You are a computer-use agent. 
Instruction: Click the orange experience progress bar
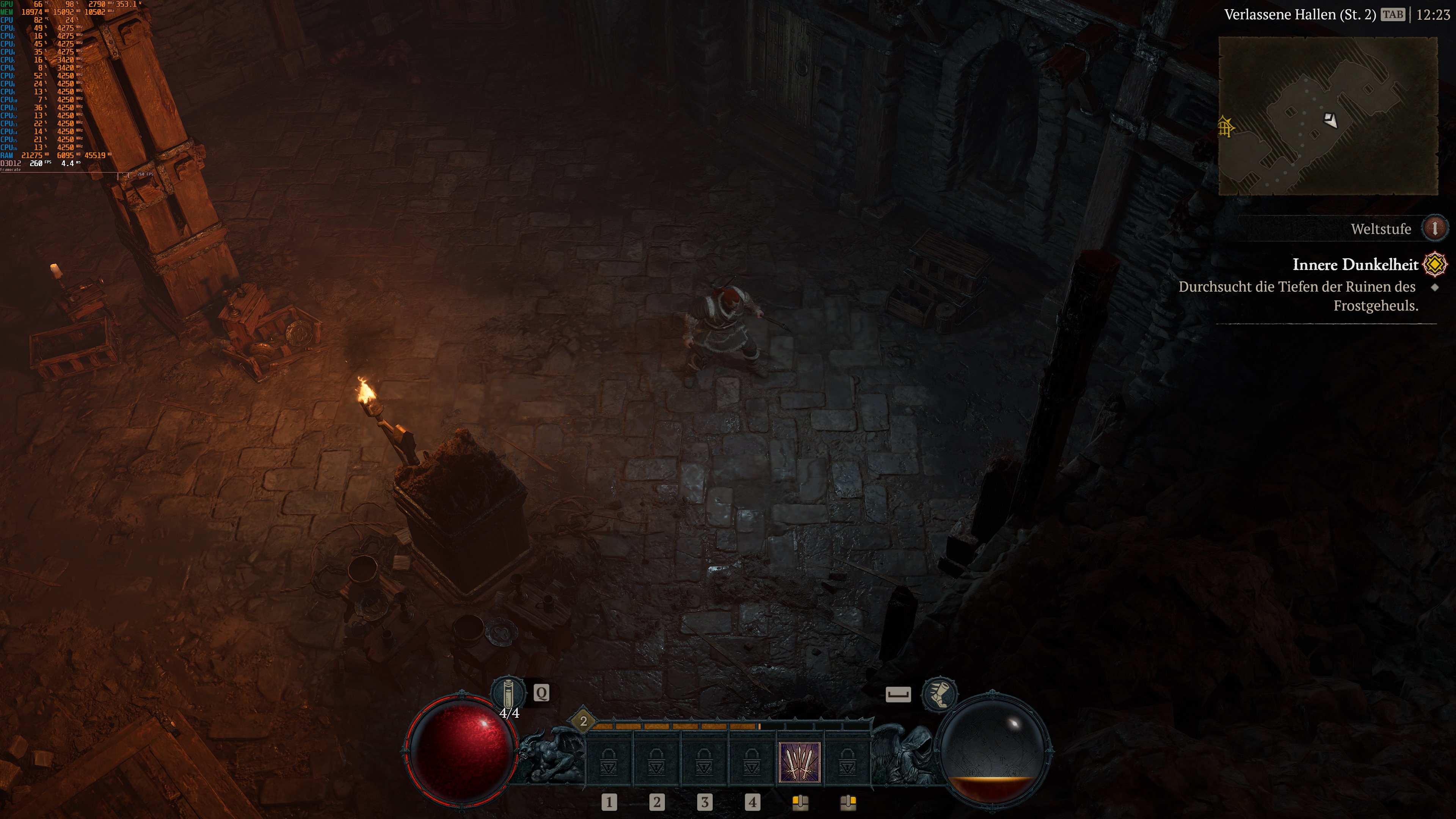(x=678, y=728)
